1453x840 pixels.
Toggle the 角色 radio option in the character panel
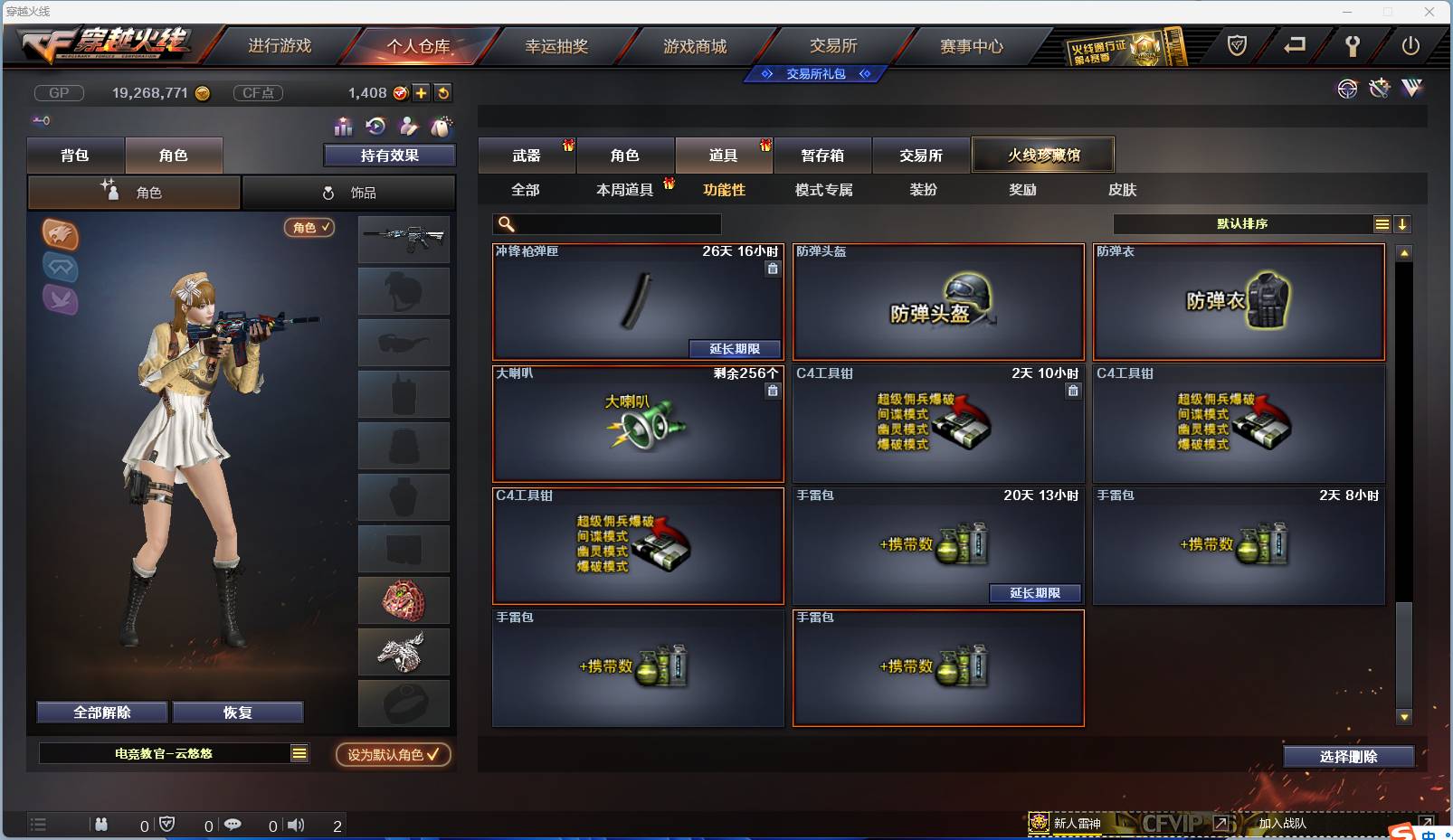tap(133, 192)
